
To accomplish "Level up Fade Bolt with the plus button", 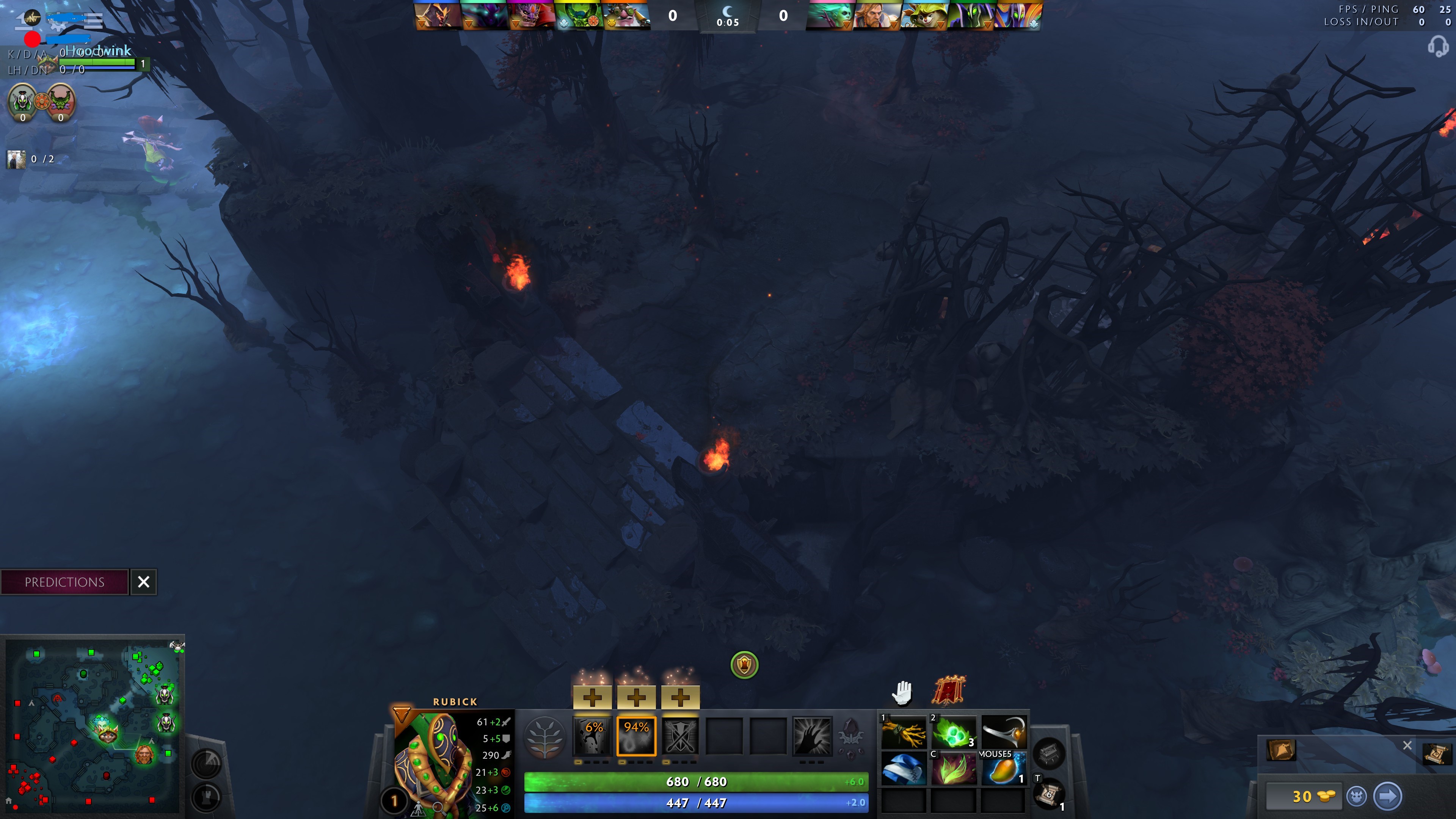I will pos(637,698).
